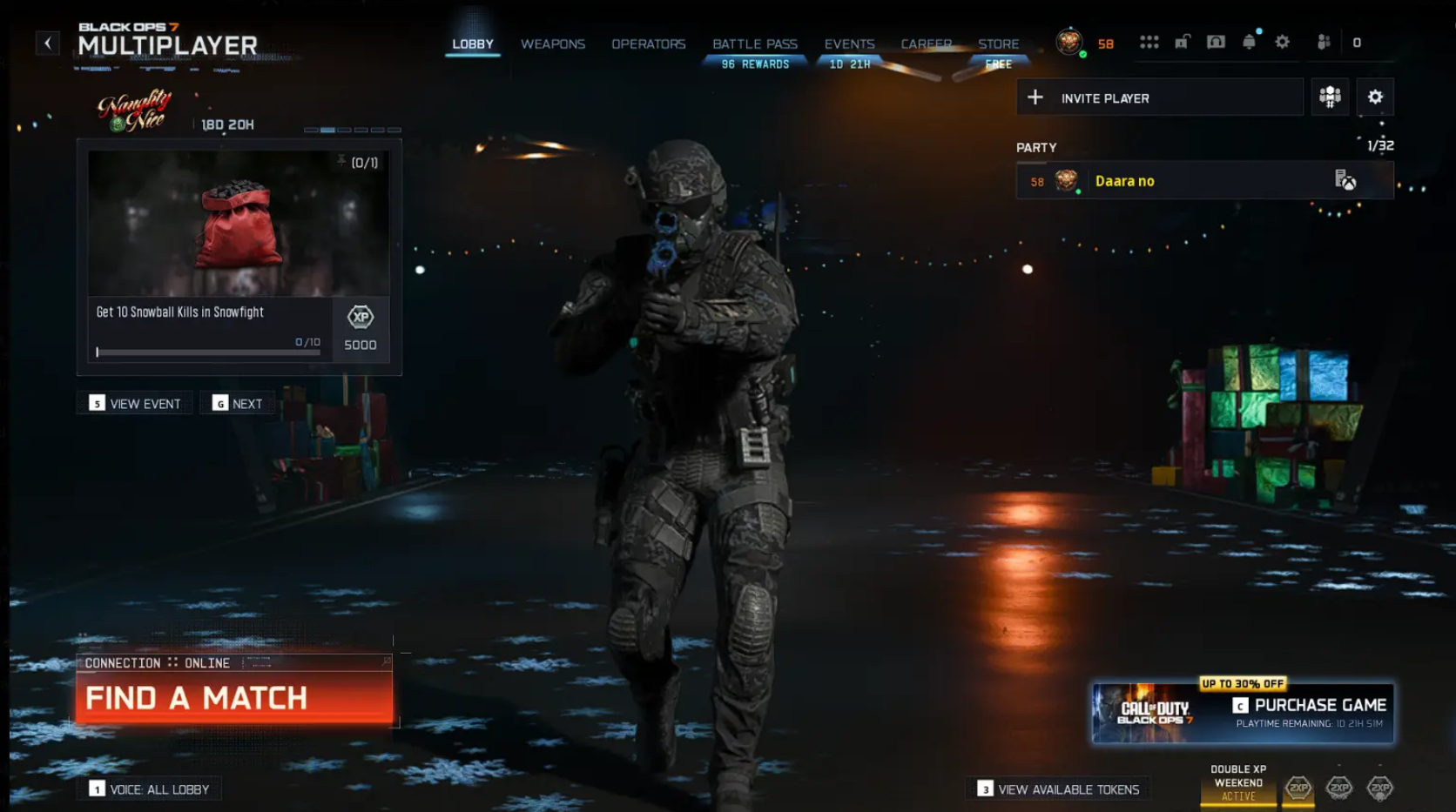Click the Double XP Weekend Active indicator
The width and height of the screenshot is (1456, 812).
tap(1238, 782)
